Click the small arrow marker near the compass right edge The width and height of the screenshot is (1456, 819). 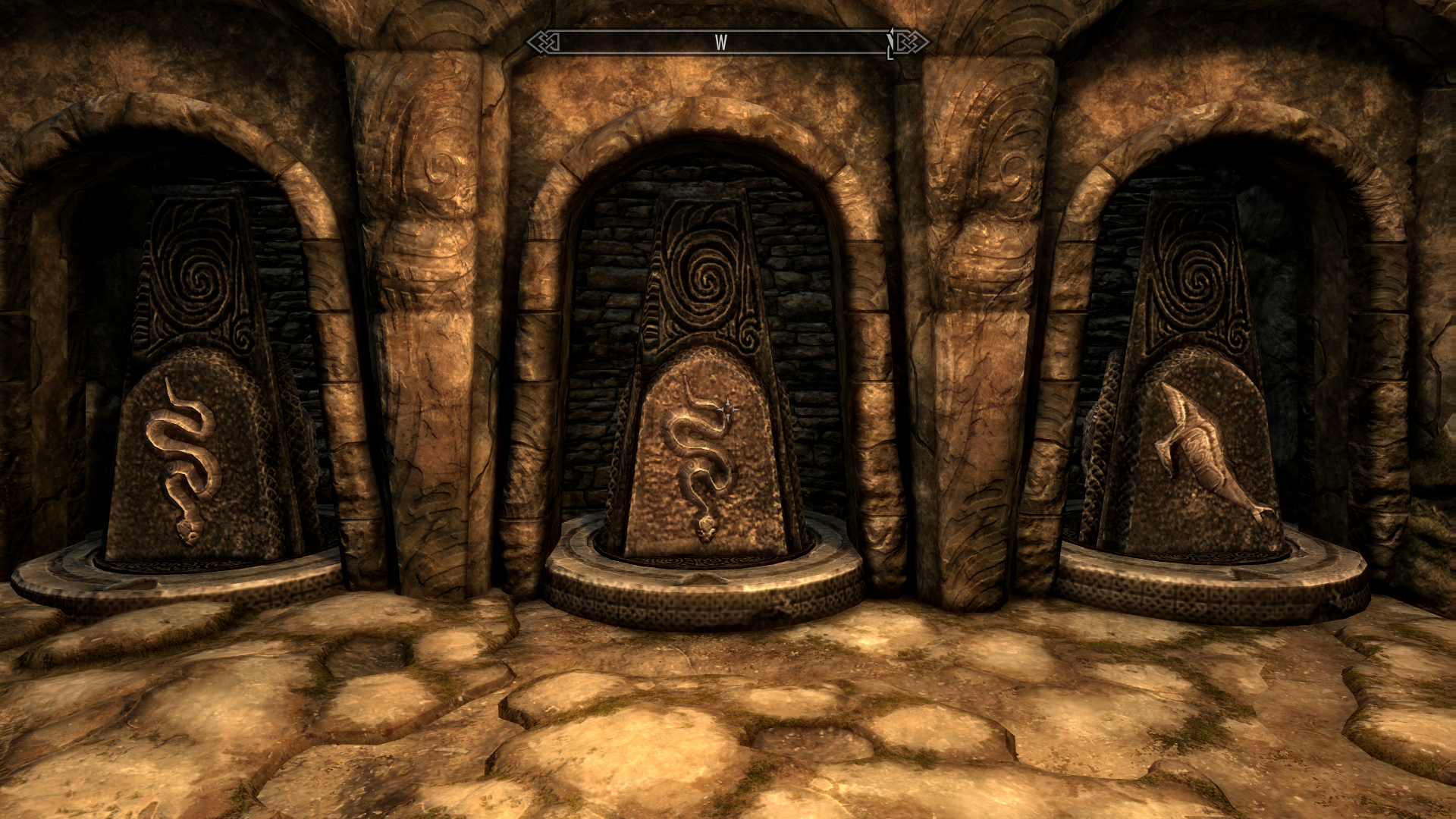click(x=889, y=42)
